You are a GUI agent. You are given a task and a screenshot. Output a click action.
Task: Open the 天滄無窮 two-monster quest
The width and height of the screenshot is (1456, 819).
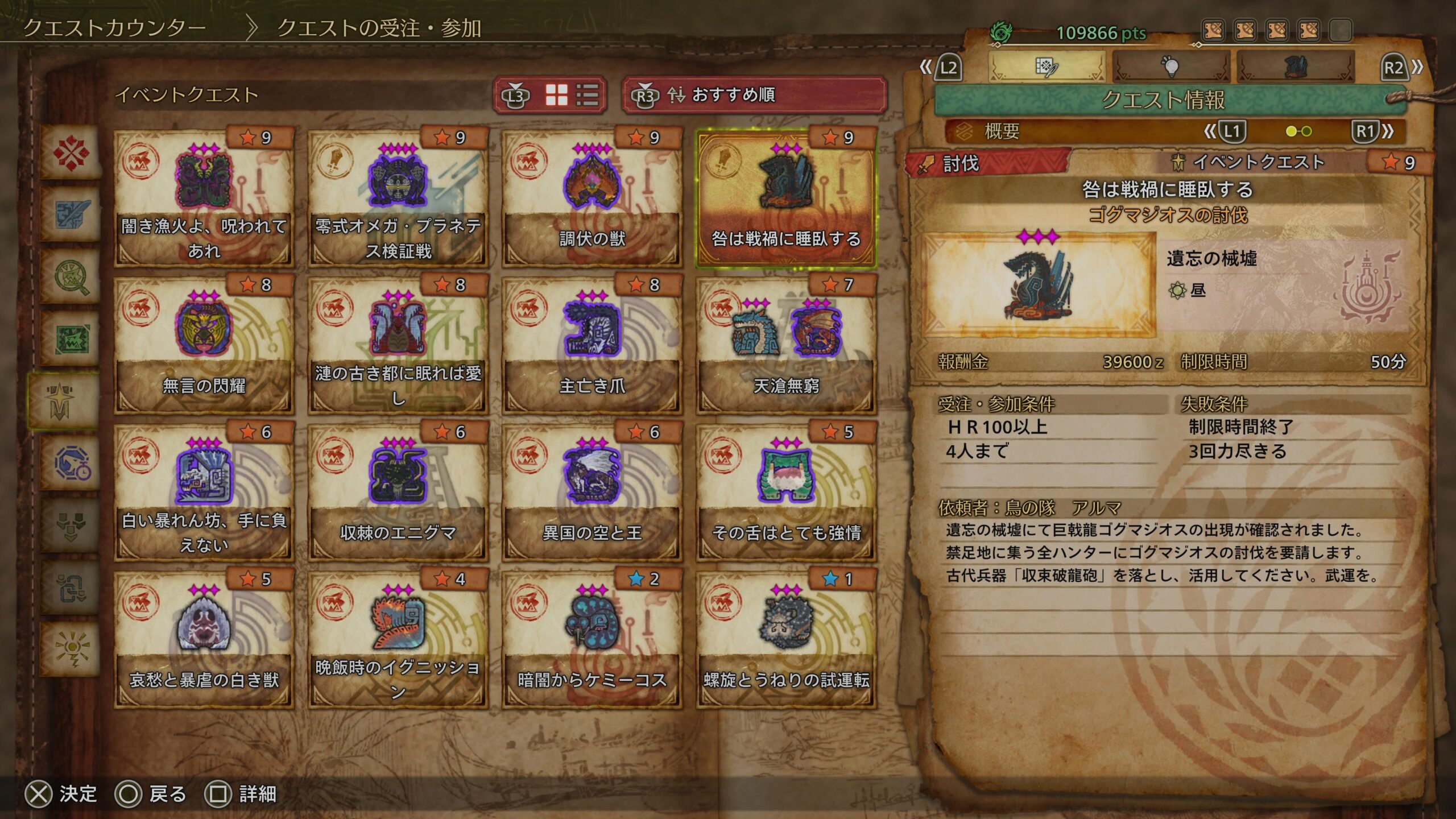click(x=786, y=345)
